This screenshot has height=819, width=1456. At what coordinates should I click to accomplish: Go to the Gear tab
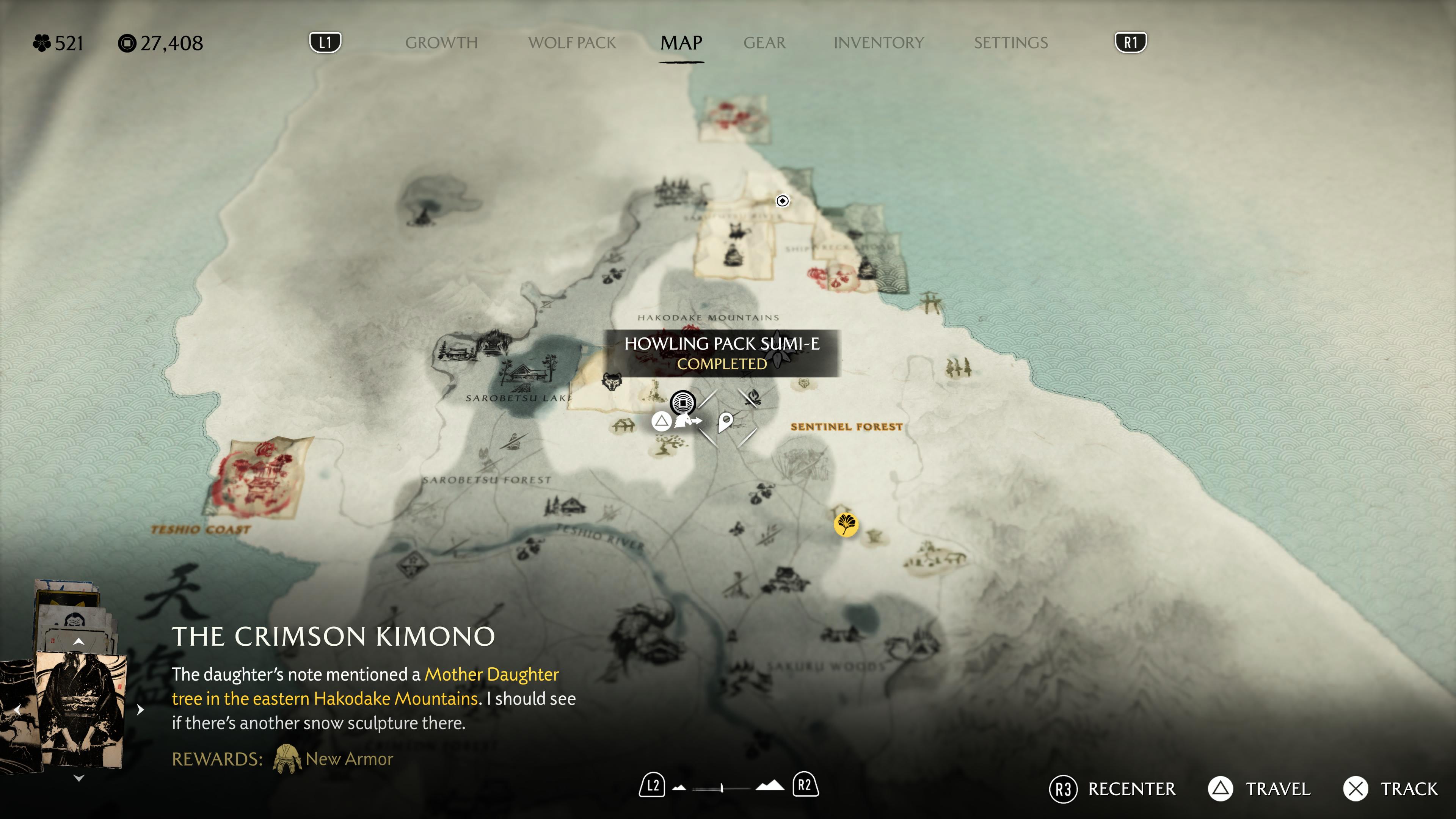[764, 43]
